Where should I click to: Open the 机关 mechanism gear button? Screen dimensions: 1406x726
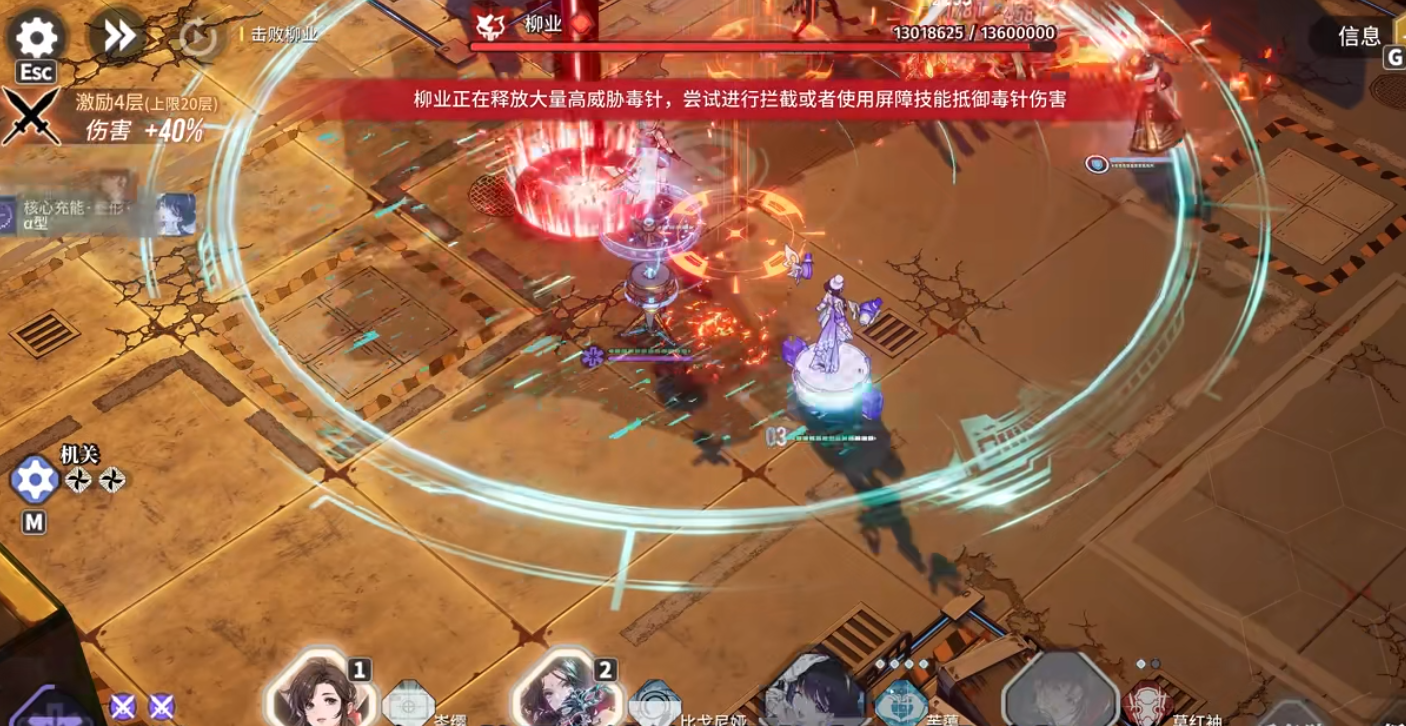coord(35,481)
